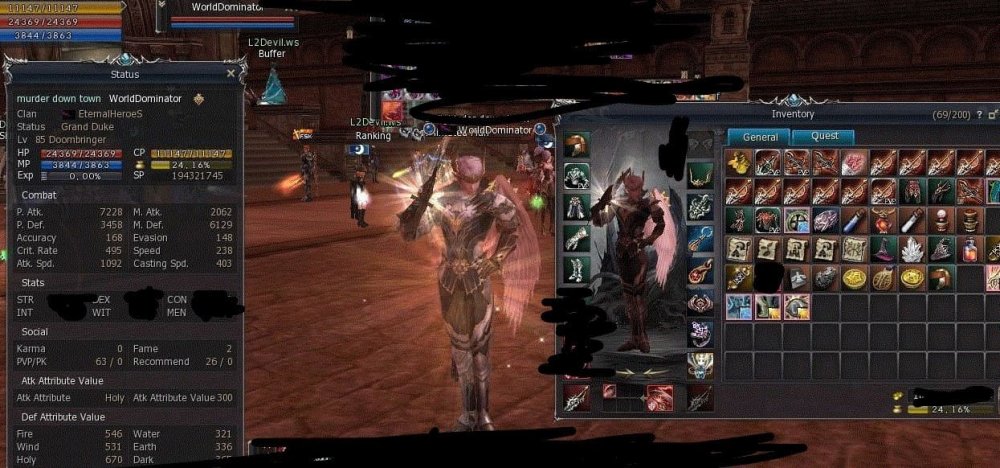Click the equipped necklace slot
Viewport: 1000px width, 468px height.
click(700, 176)
